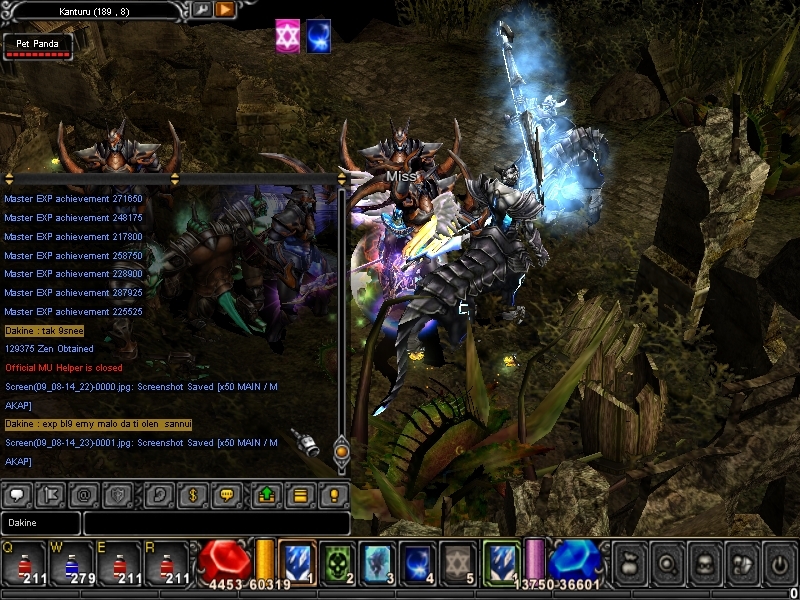Switch to the flag chat channel
The width and height of the screenshot is (800, 600).
tap(51, 494)
